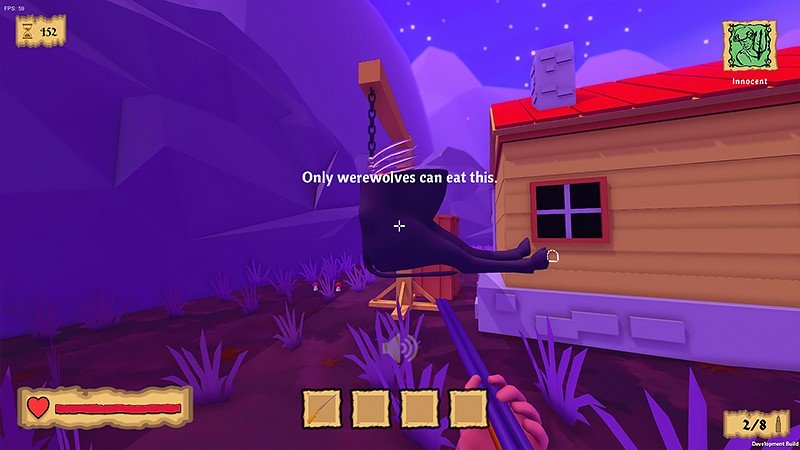Click the speaker sound icon
The image size is (800, 450).
[397, 348]
